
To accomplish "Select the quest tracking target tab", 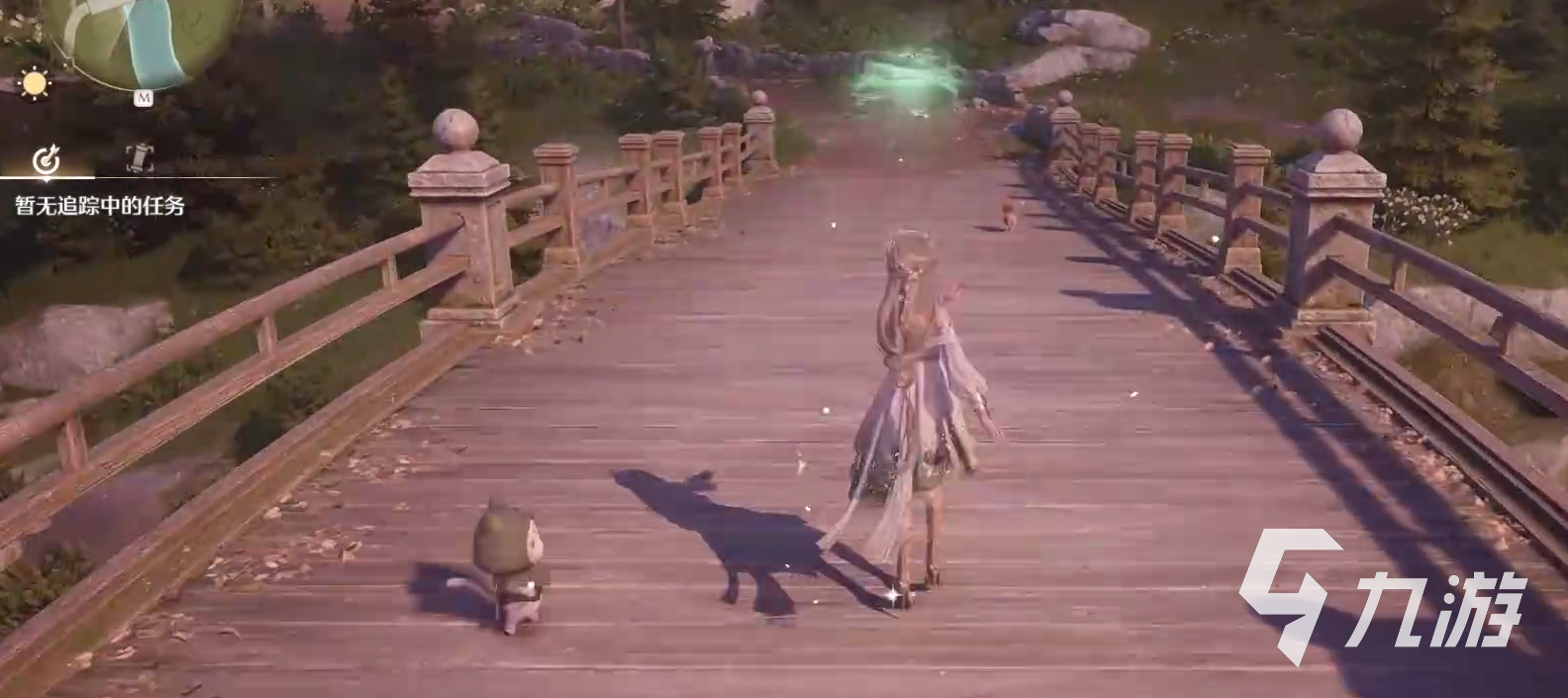I will [x=47, y=158].
